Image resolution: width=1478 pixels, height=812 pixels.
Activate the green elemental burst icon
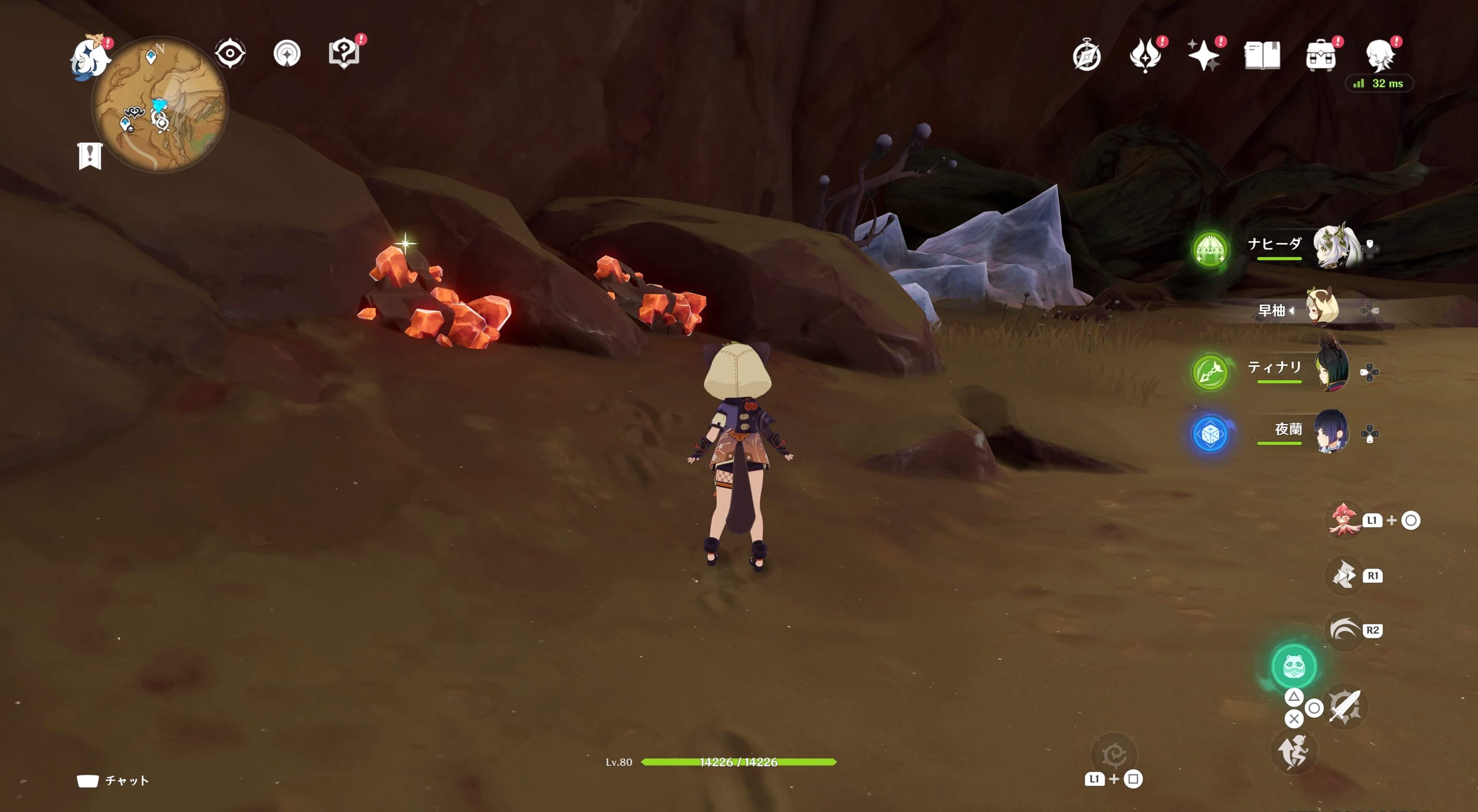tap(1293, 666)
